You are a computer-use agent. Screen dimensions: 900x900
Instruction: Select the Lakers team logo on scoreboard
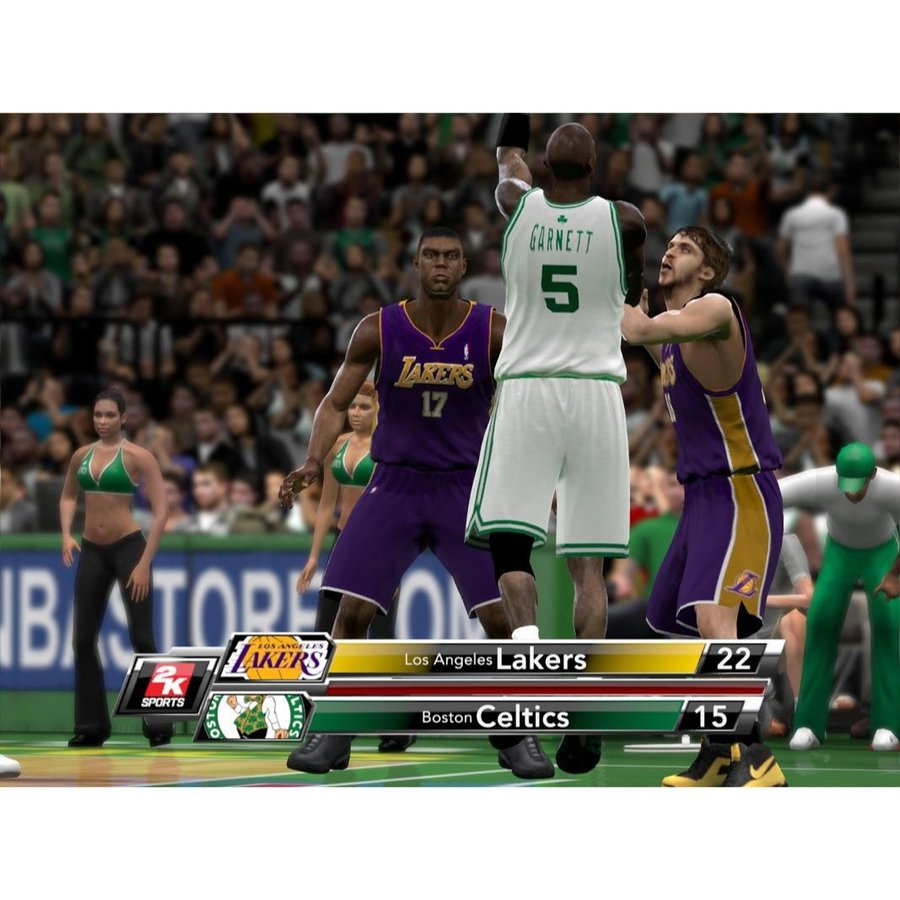click(x=276, y=658)
